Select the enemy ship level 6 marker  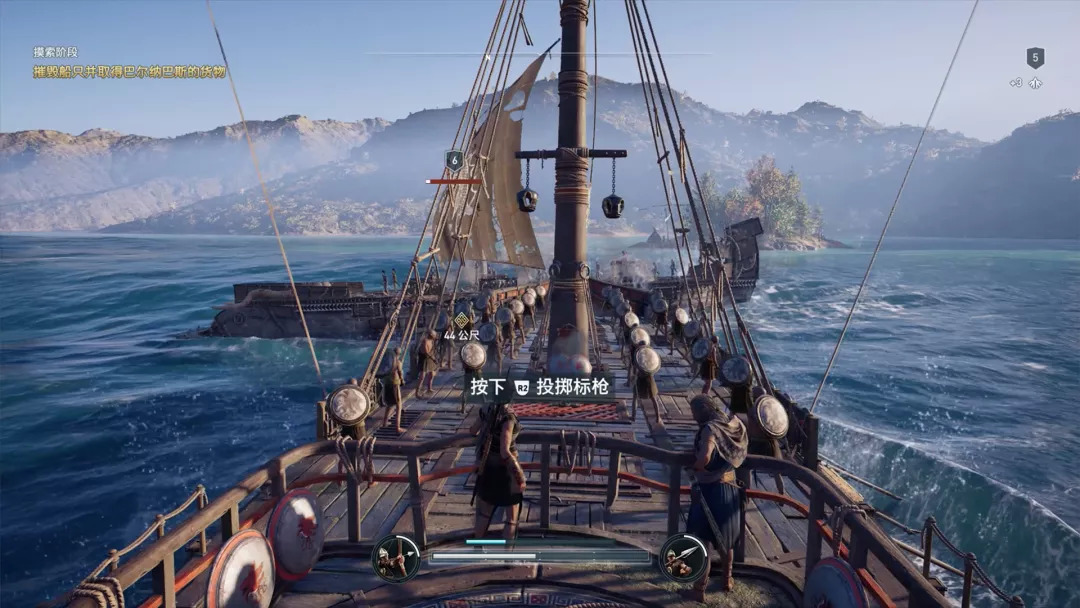(454, 159)
